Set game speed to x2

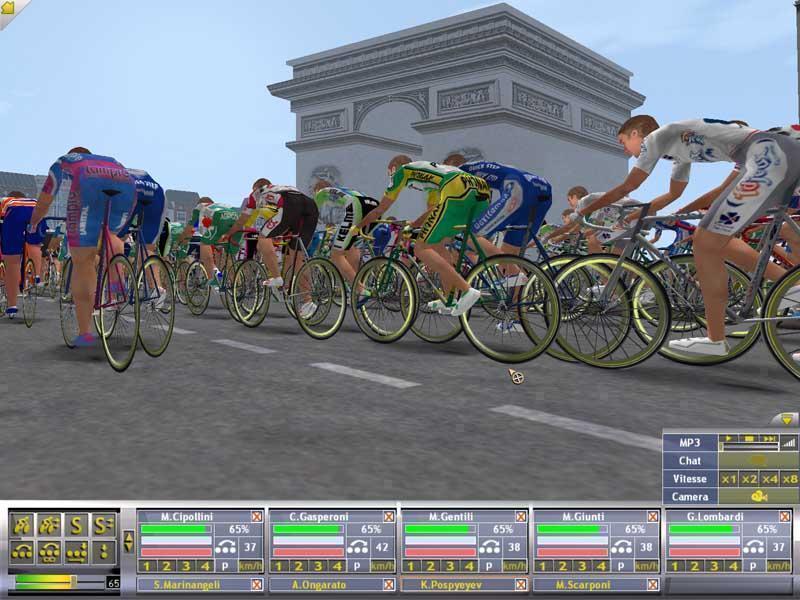click(x=749, y=479)
